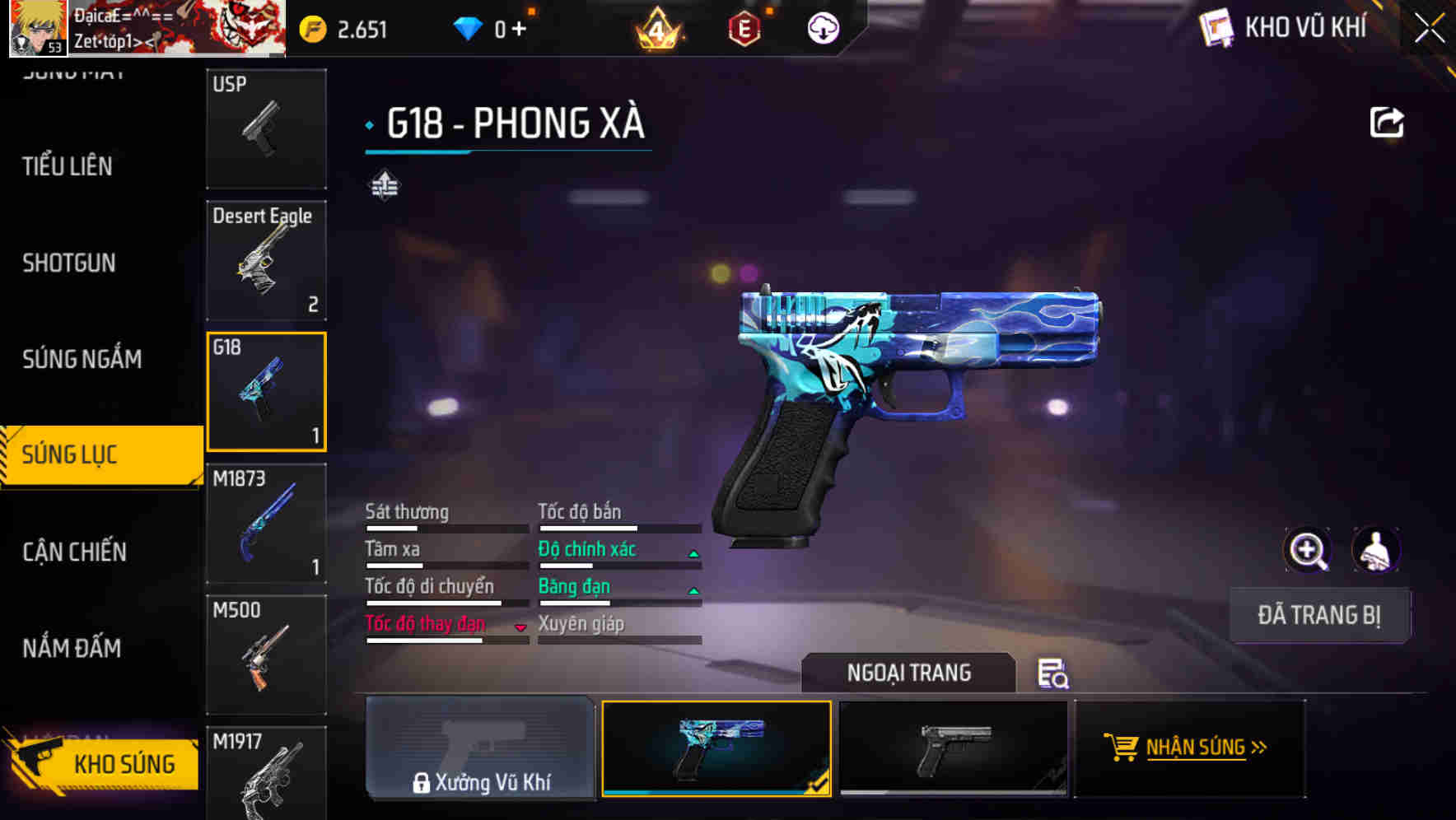Open diamond top-up with the + icon
The image size is (1456, 820).
pos(519,27)
